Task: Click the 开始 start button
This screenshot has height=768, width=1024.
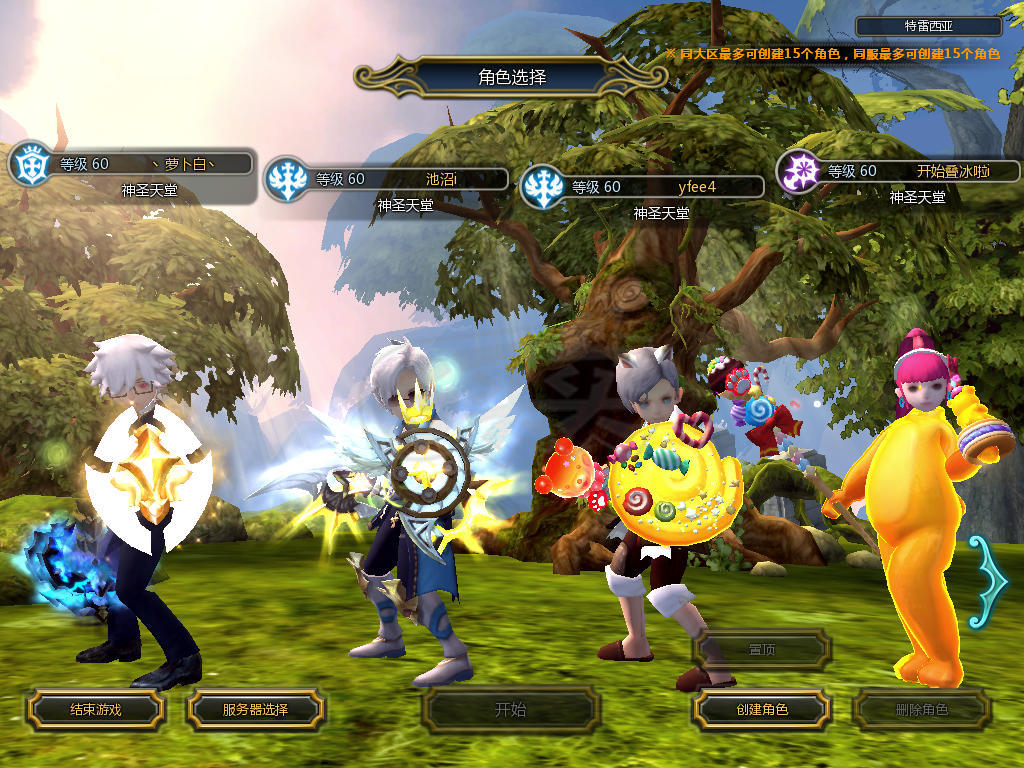Action: pyautogui.click(x=510, y=710)
